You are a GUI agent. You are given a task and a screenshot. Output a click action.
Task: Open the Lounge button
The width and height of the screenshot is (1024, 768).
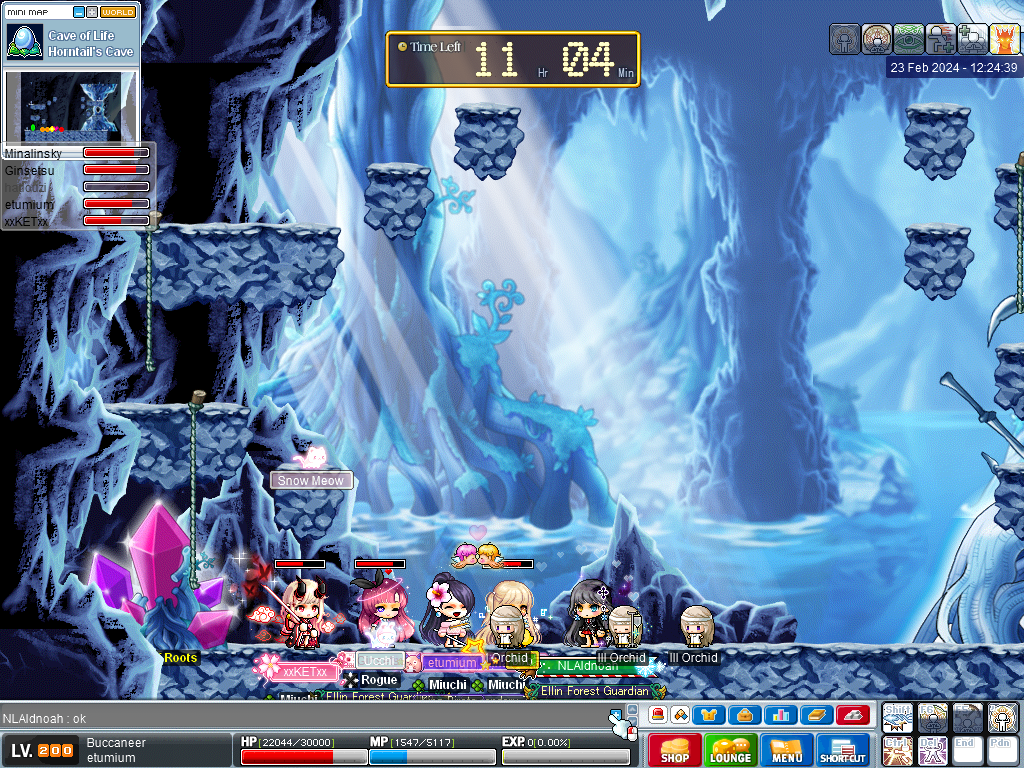(x=730, y=750)
